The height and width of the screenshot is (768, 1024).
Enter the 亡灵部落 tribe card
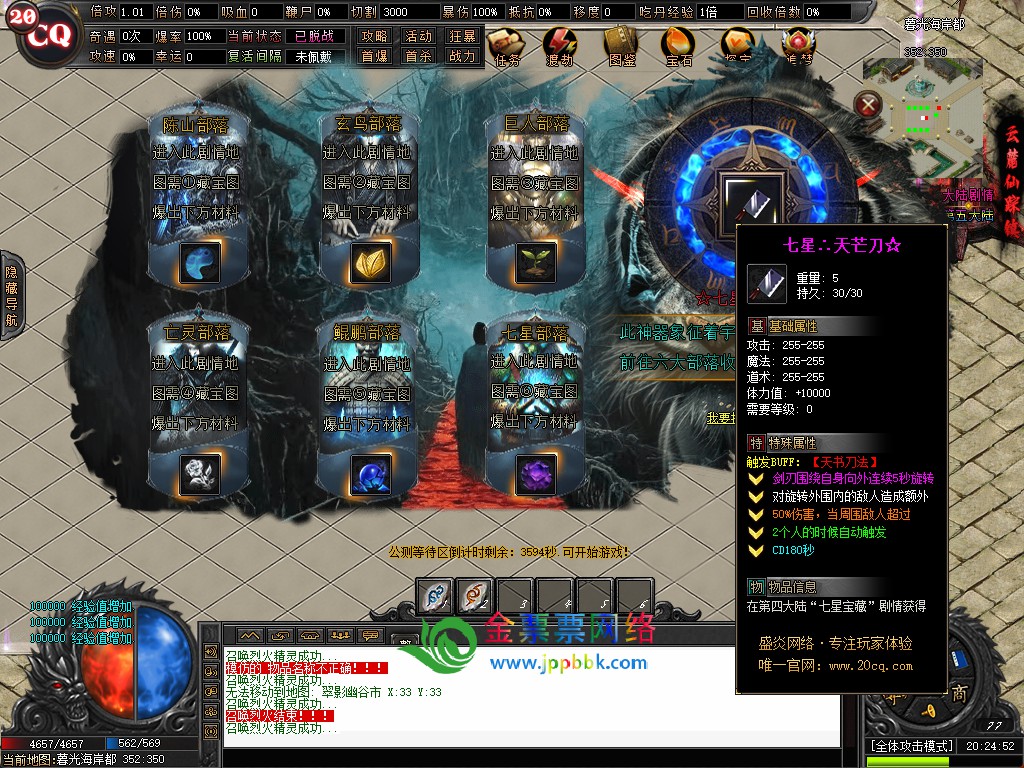(195, 405)
